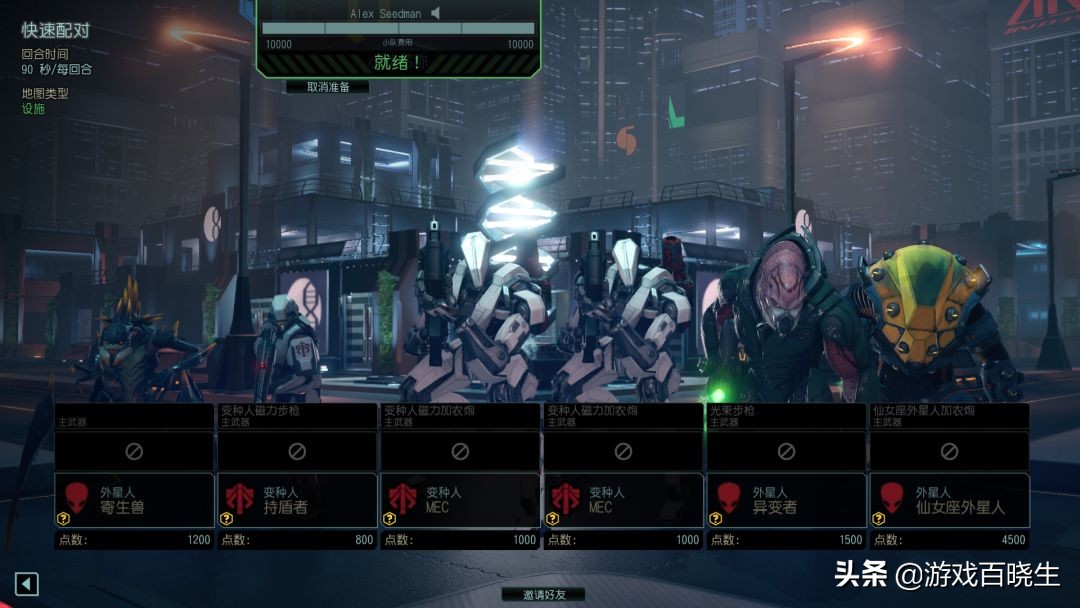Viewport: 1080px width, 608px height.
Task: Show info via 持盾者 question mark icon
Action: pos(226,518)
